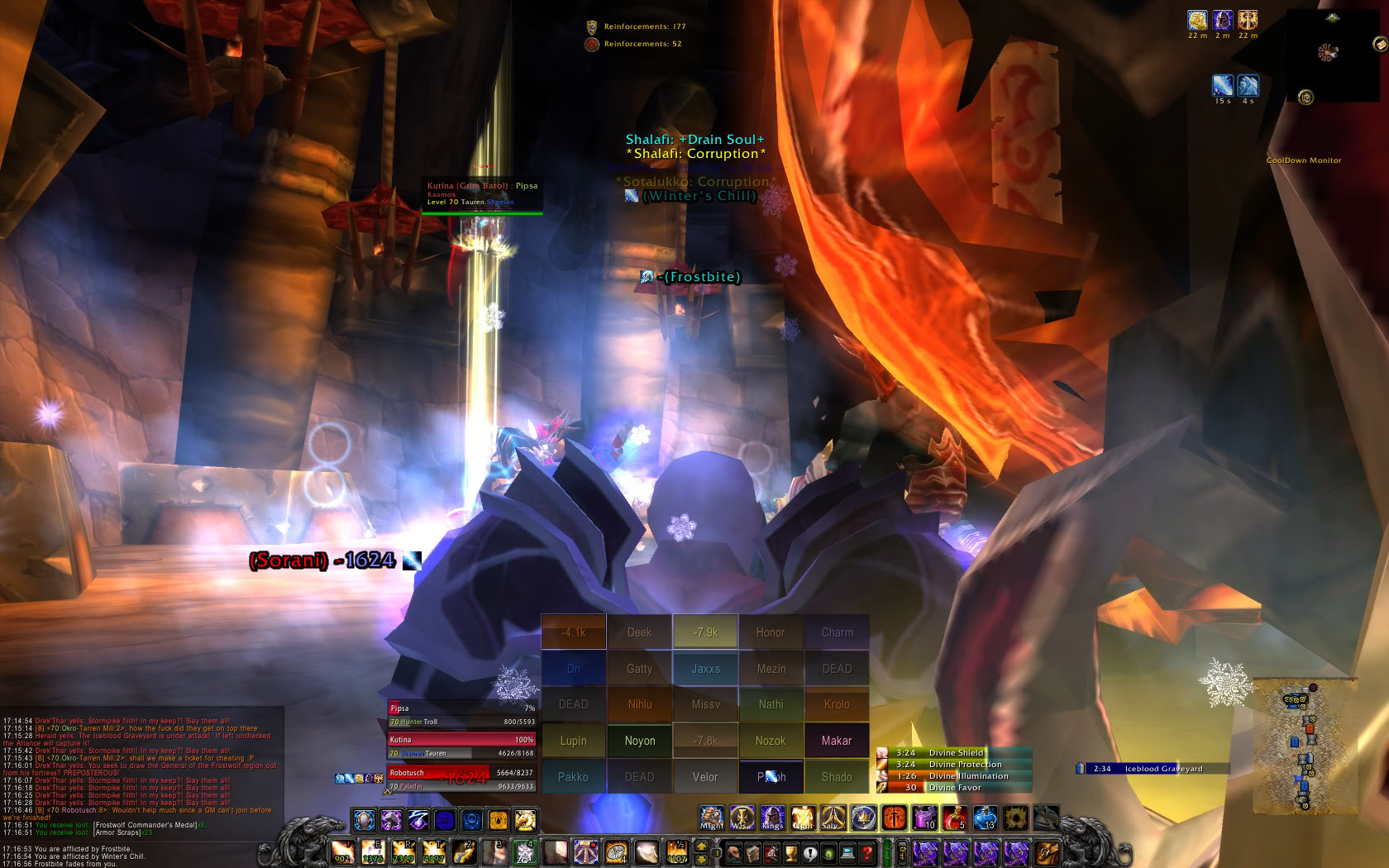Select Jaxxs in the raid frames
Screen dimensions: 1389x868
(x=705, y=669)
